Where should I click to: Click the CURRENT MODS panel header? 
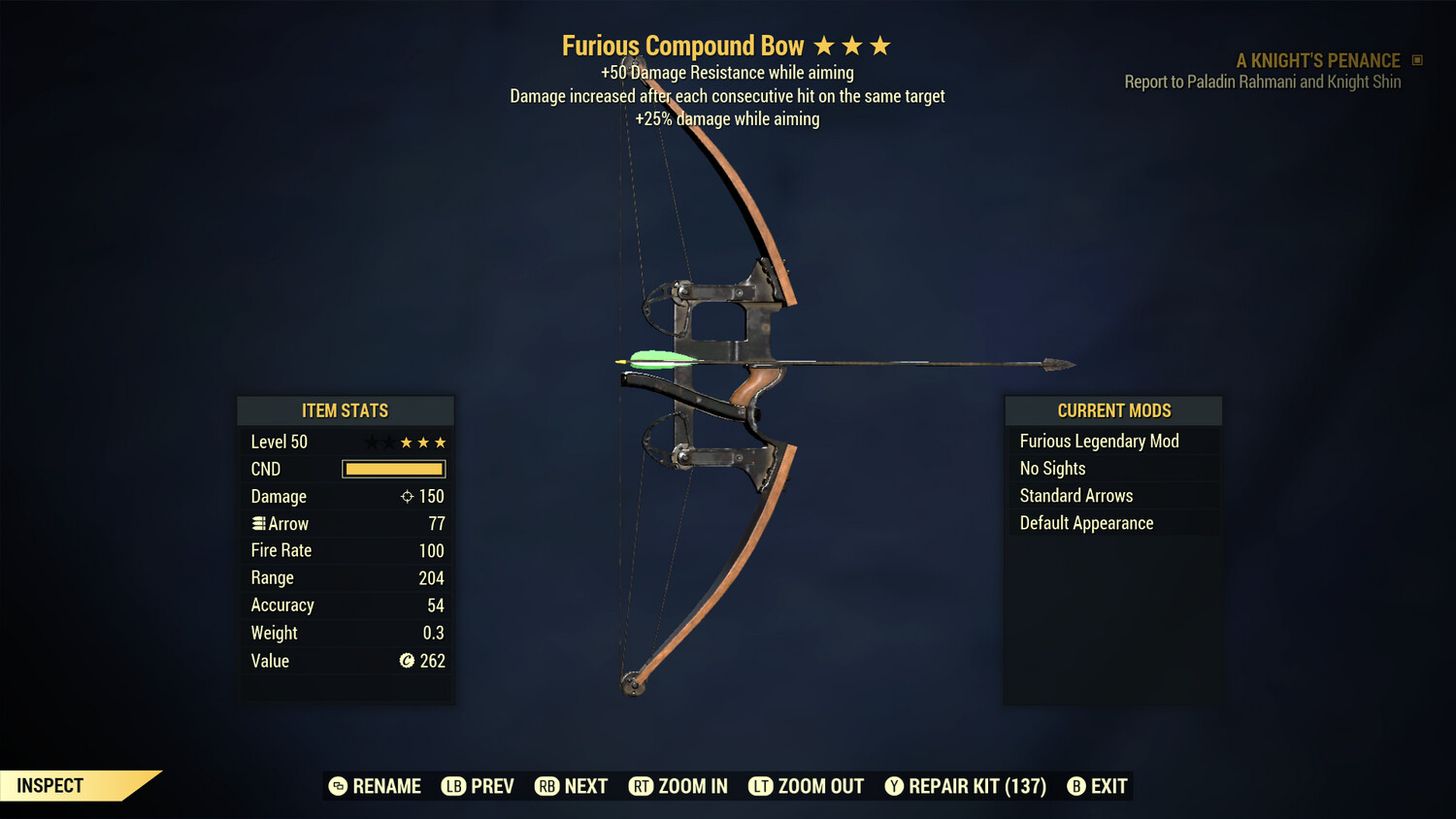click(1112, 409)
